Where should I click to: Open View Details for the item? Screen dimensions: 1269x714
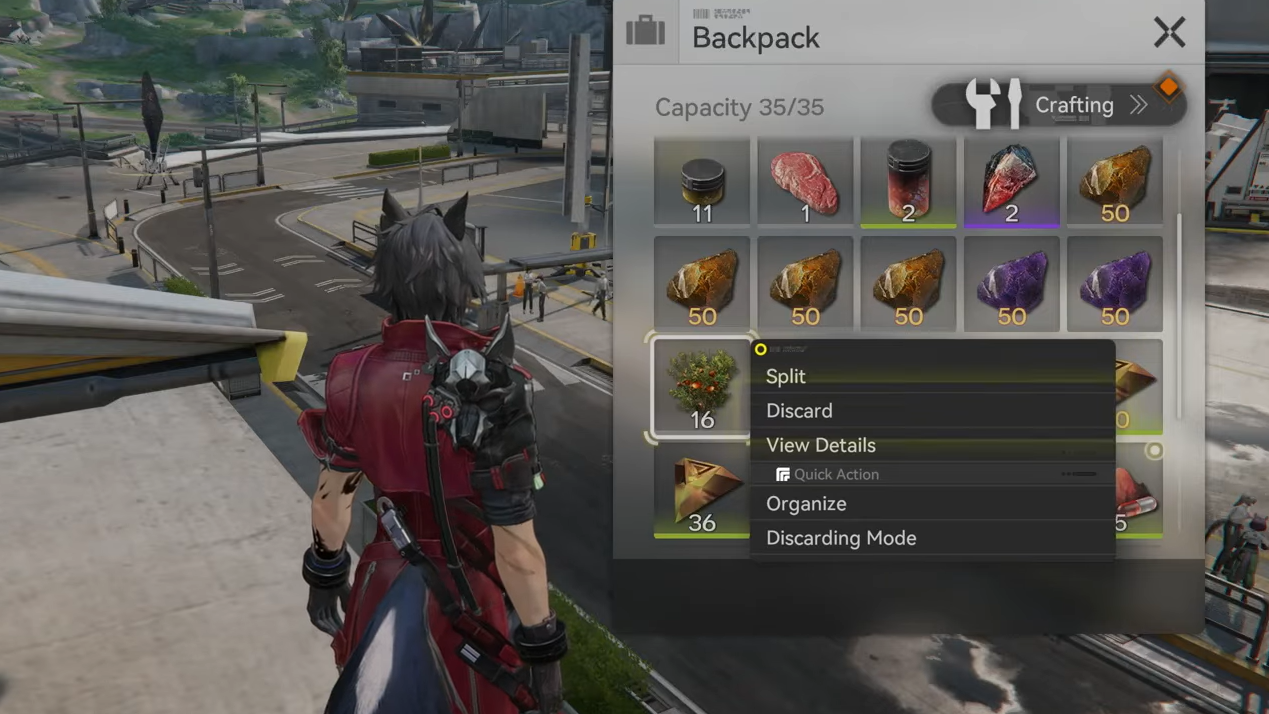(x=821, y=445)
